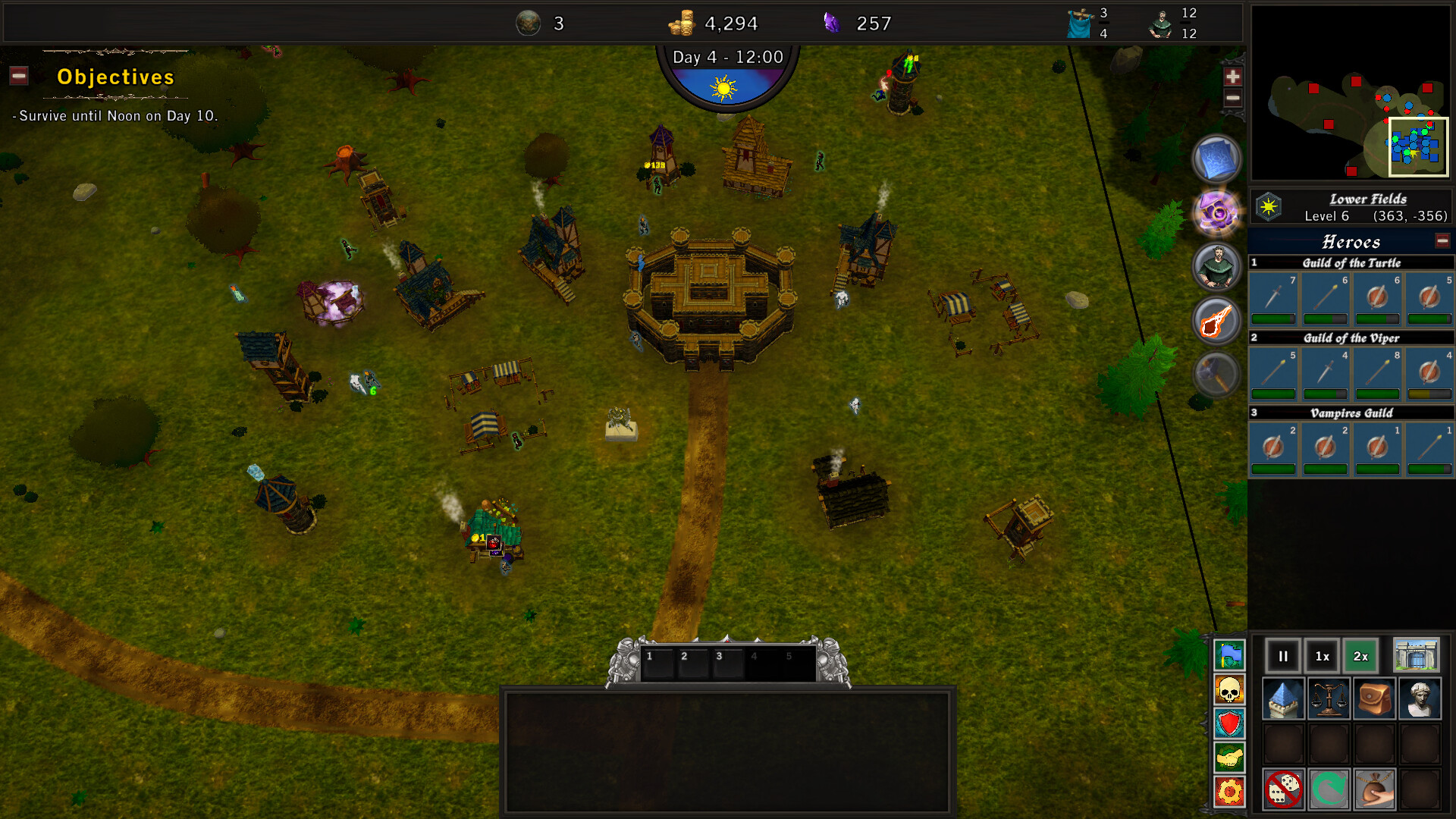The height and width of the screenshot is (819, 1456).
Task: Select the leather pouch icon
Action: coord(1376,698)
